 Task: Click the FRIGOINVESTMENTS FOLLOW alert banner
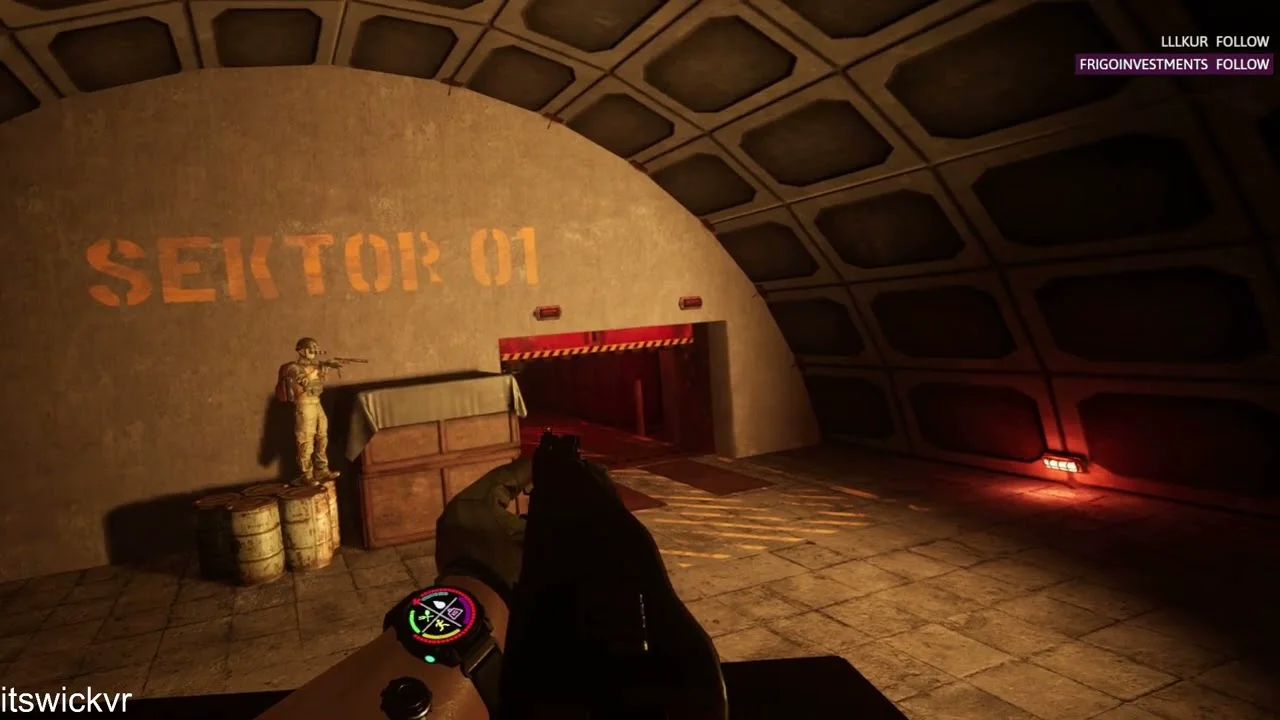[1174, 64]
